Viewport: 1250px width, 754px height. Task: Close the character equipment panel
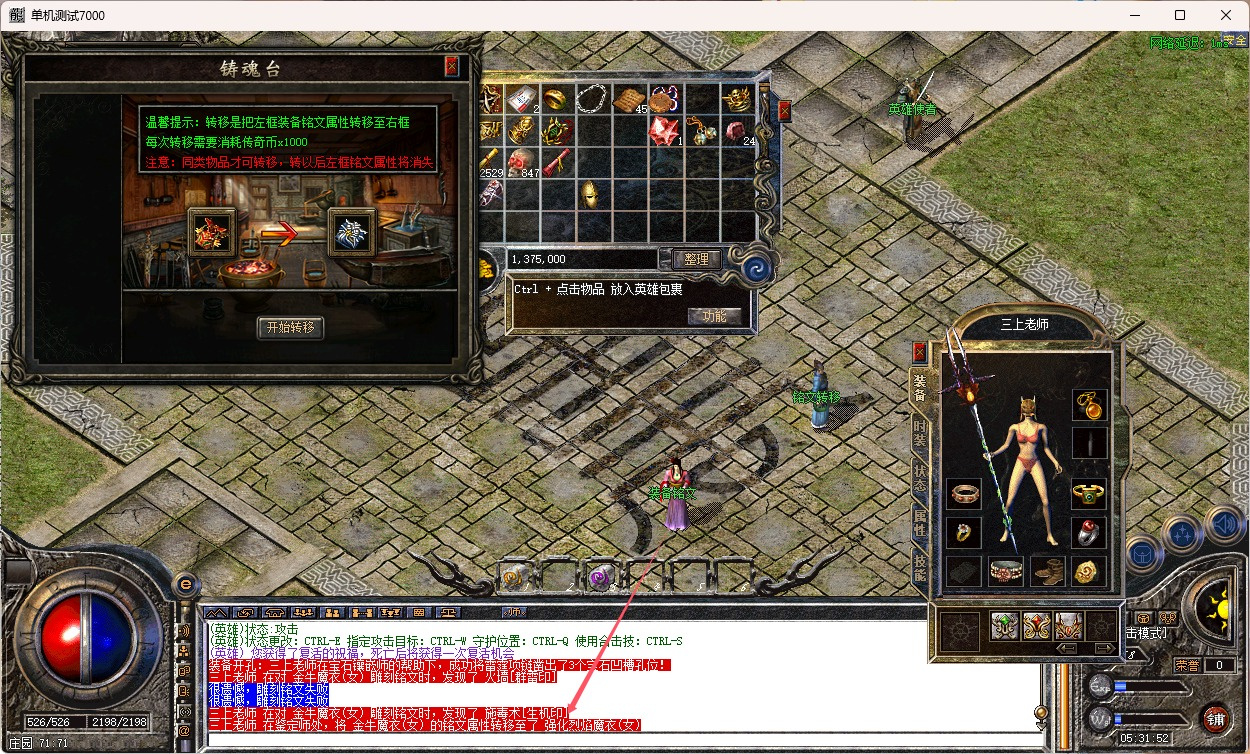pos(920,351)
